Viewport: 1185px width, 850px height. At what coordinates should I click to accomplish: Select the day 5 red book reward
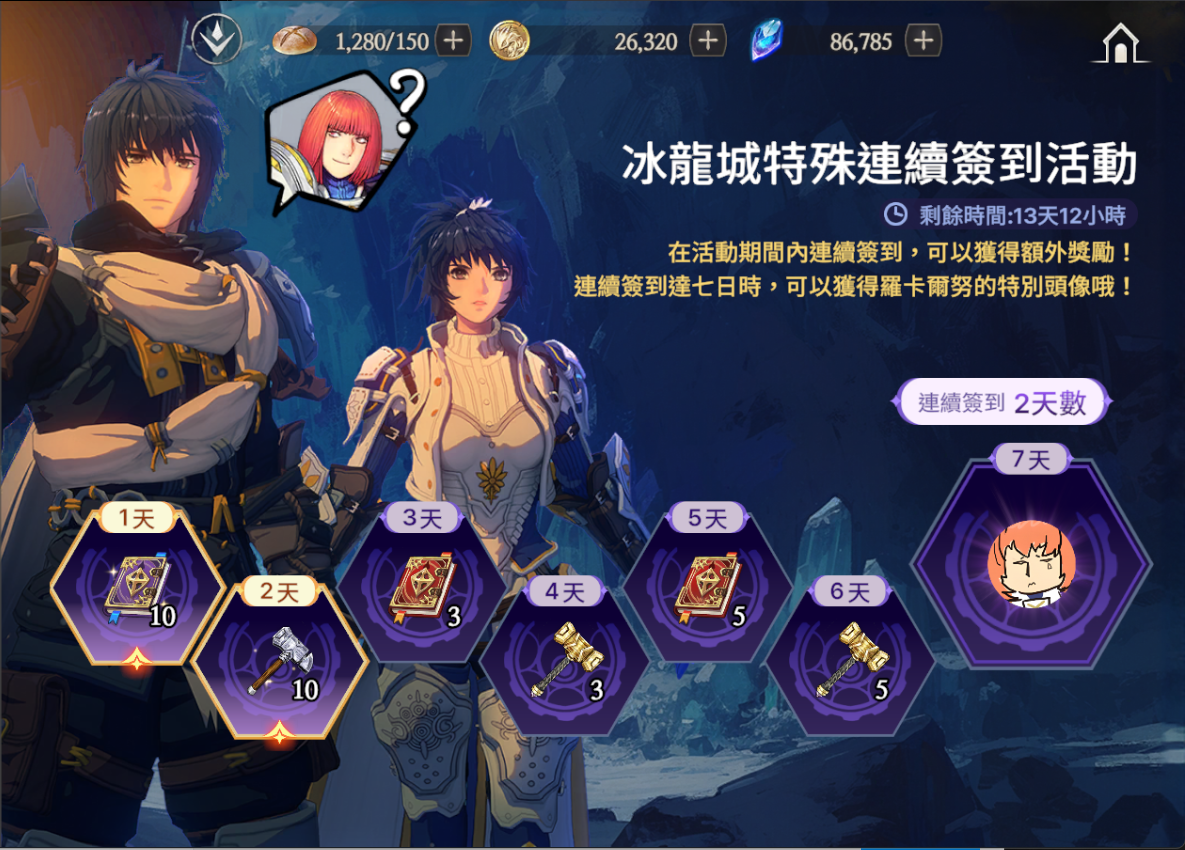coord(708,592)
